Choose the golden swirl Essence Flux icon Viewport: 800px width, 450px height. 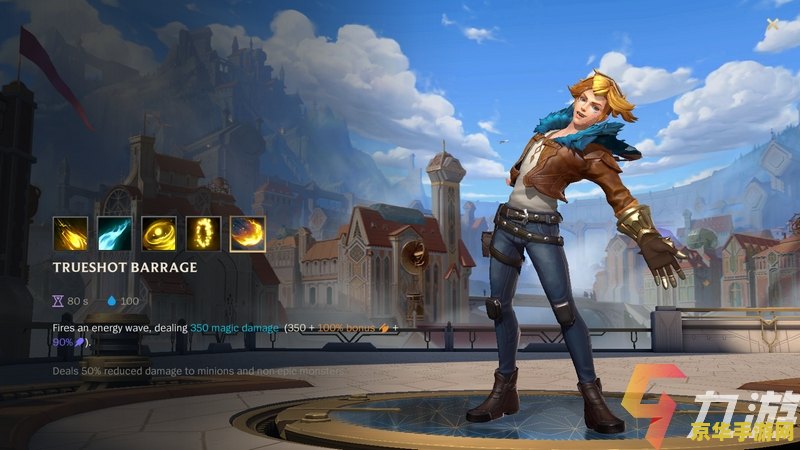coord(158,233)
